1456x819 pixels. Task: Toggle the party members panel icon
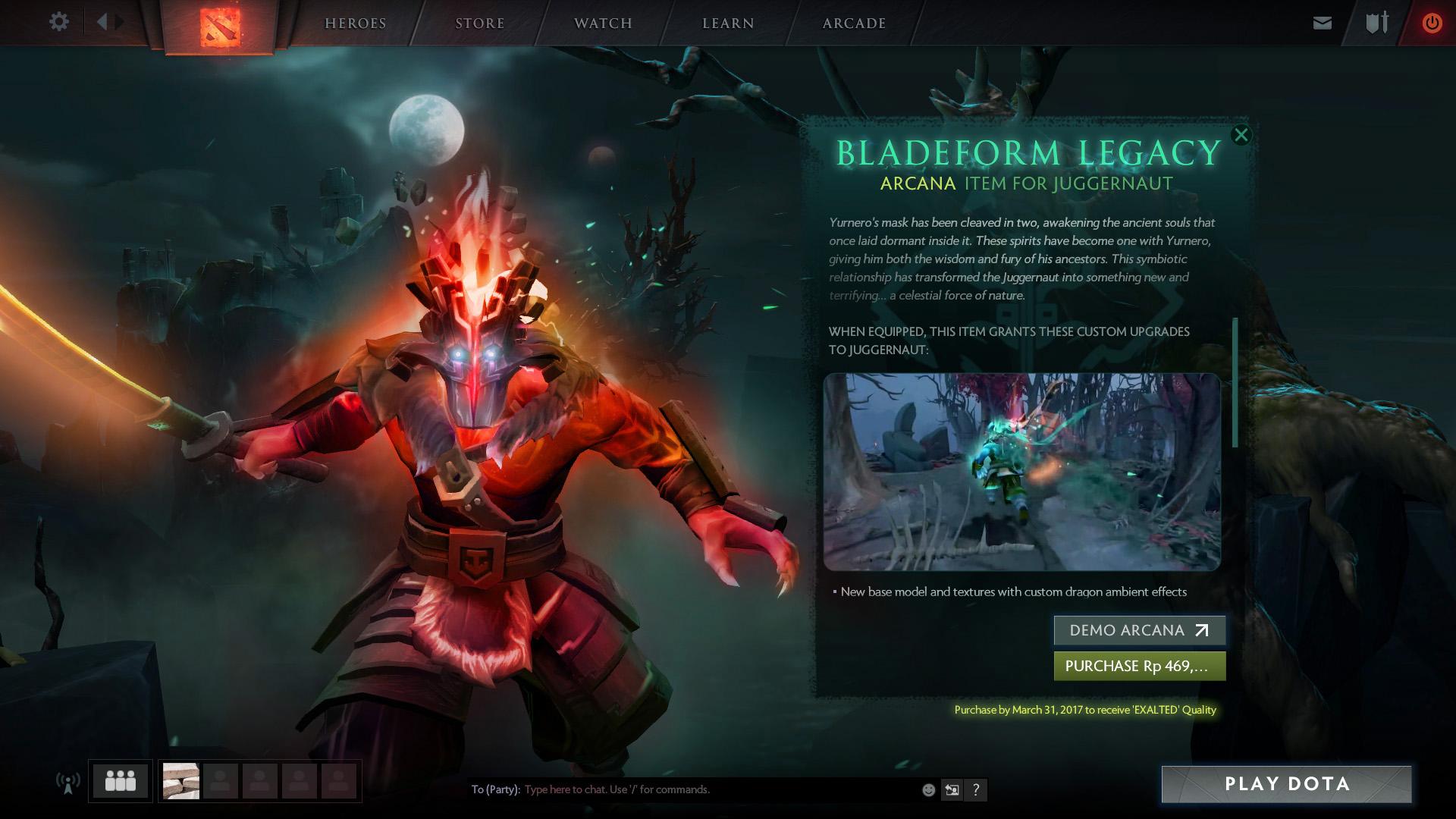119,779
